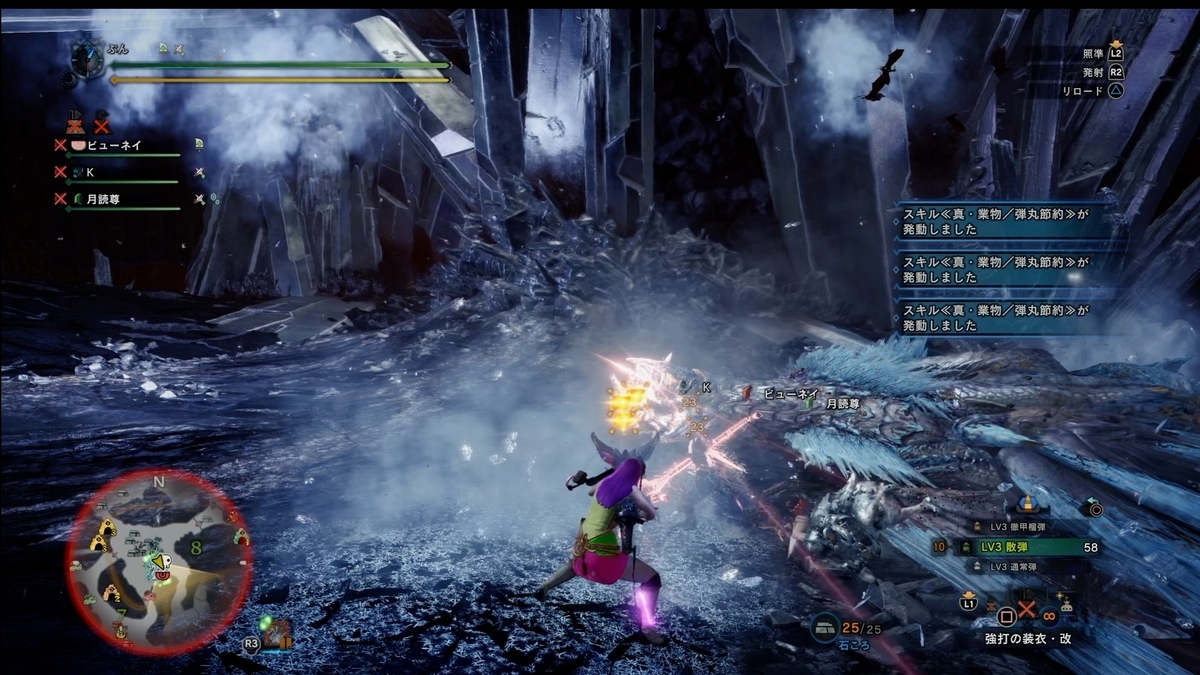Select party member K in the list
The width and height of the screenshot is (1200, 675).
[90, 172]
